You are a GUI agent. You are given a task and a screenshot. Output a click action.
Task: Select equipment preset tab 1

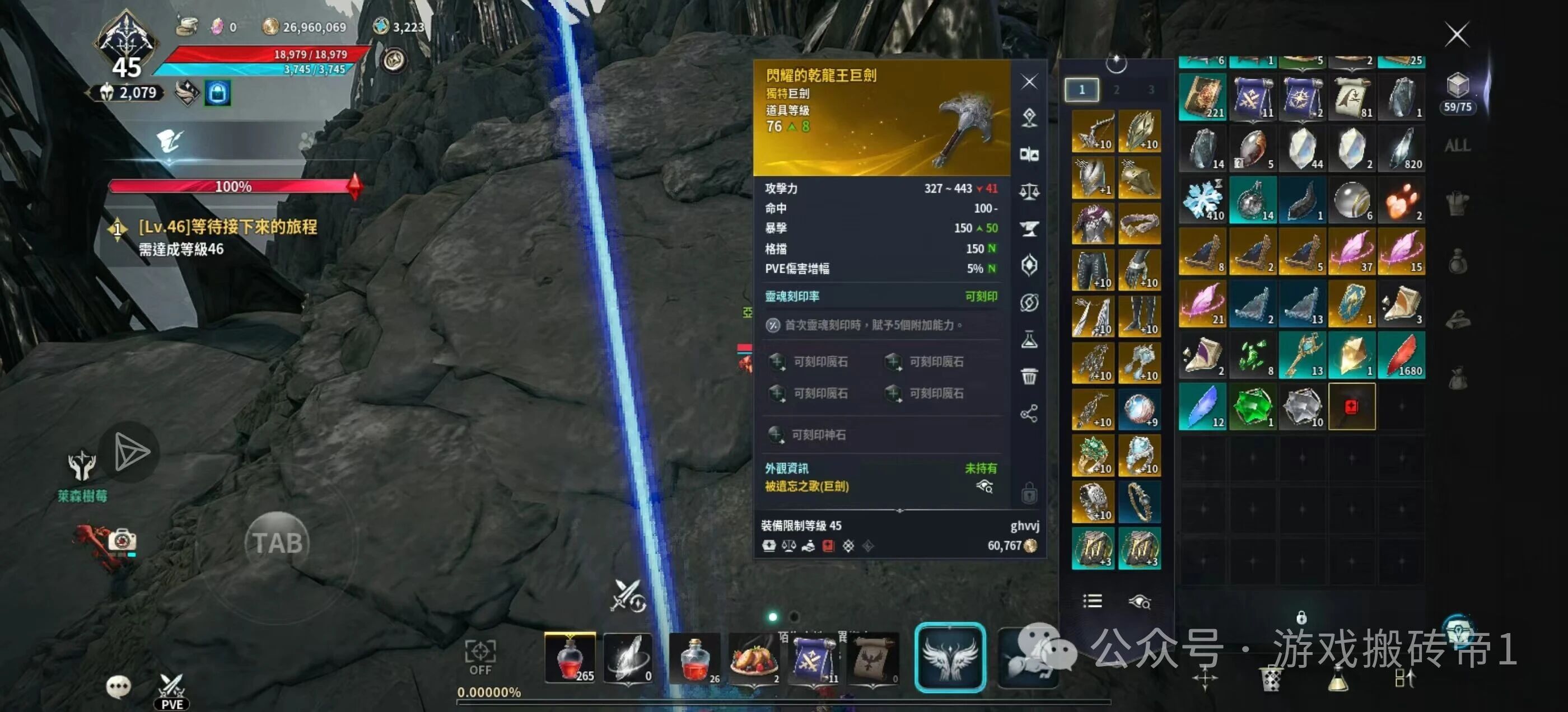[x=1082, y=90]
